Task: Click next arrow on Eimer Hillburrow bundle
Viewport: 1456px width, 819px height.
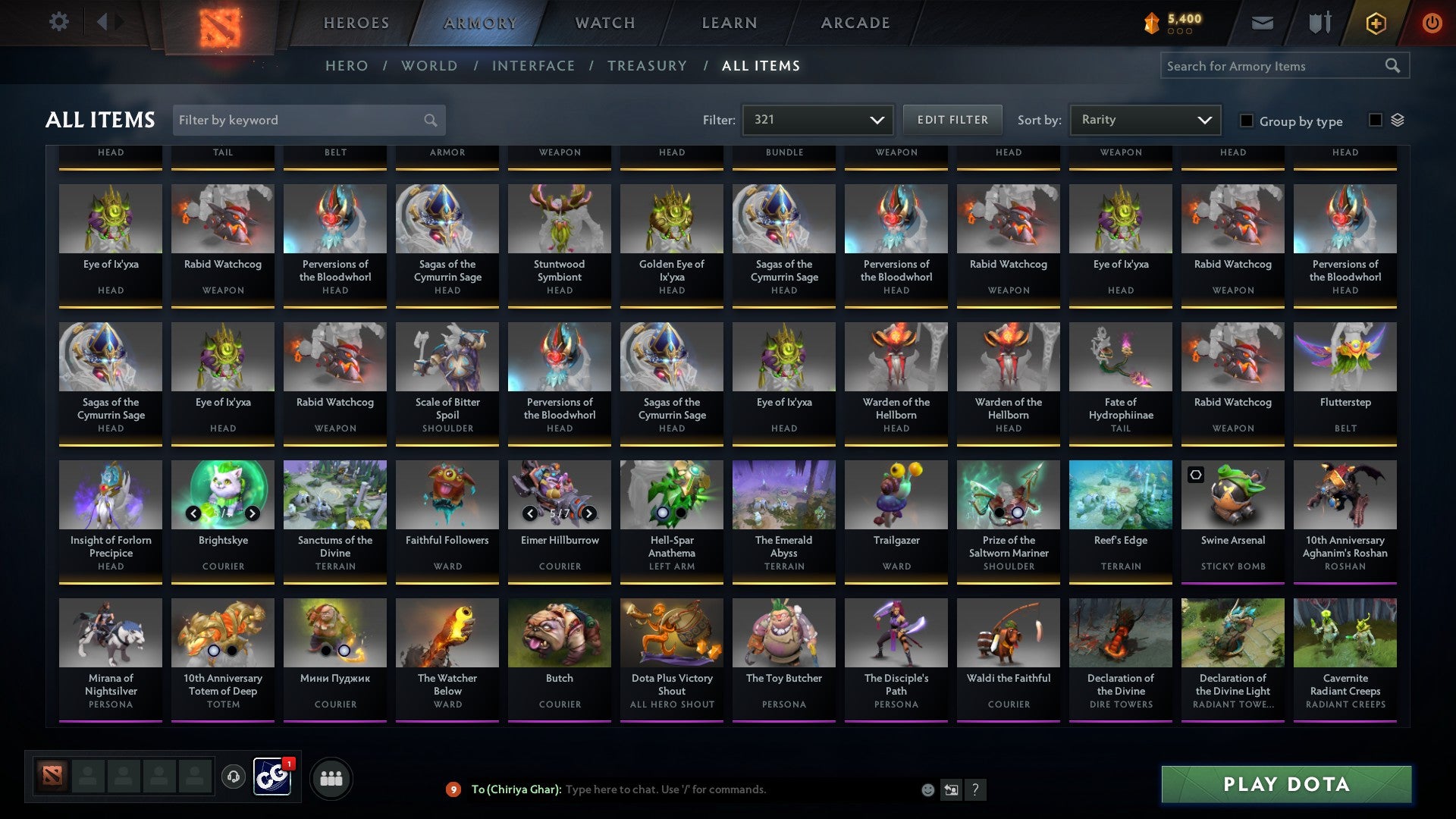Action: coord(591,513)
